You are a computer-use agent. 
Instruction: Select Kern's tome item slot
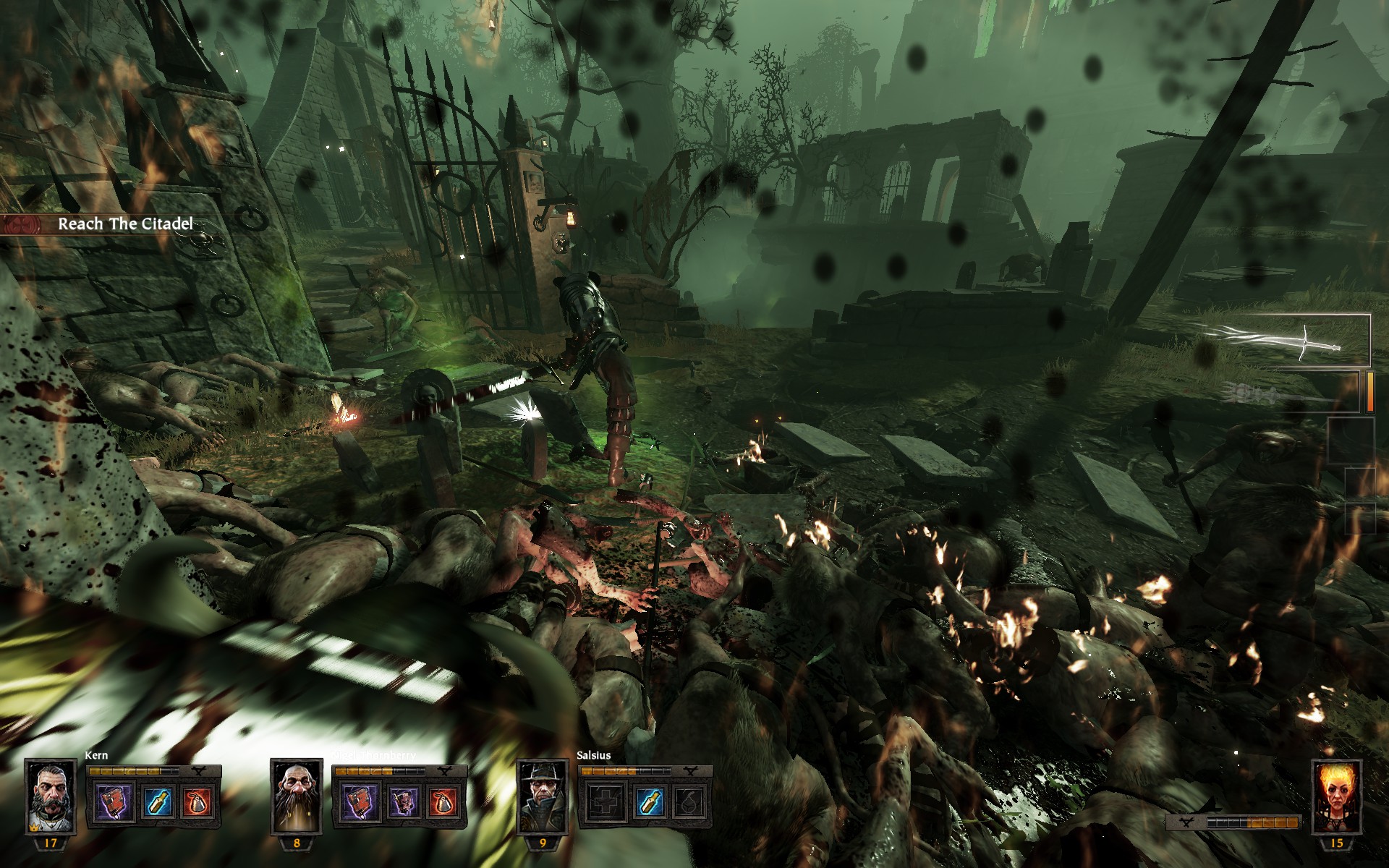pos(114,802)
